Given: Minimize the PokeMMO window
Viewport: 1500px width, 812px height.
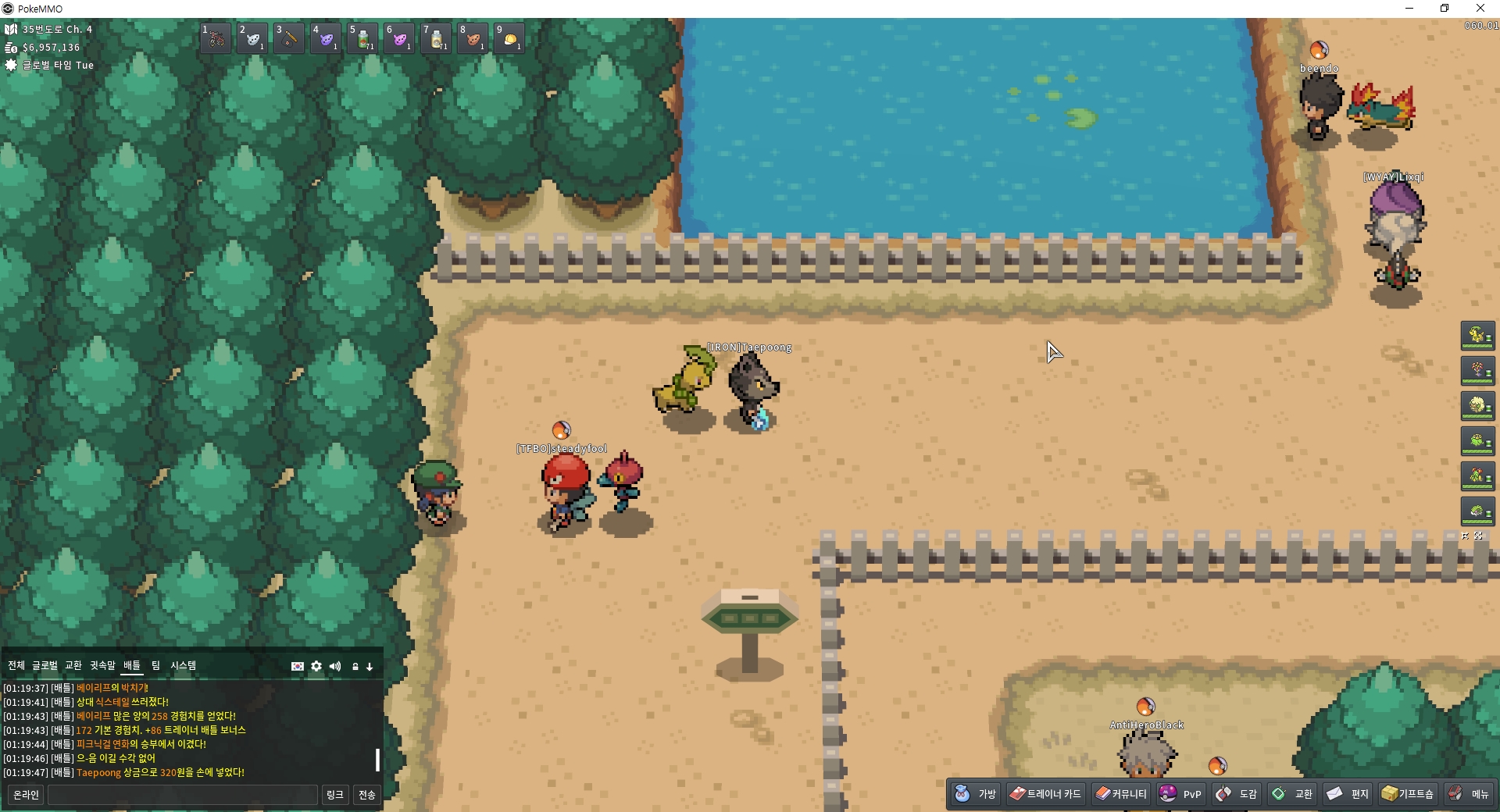Looking at the screenshot, I should coord(1409,9).
